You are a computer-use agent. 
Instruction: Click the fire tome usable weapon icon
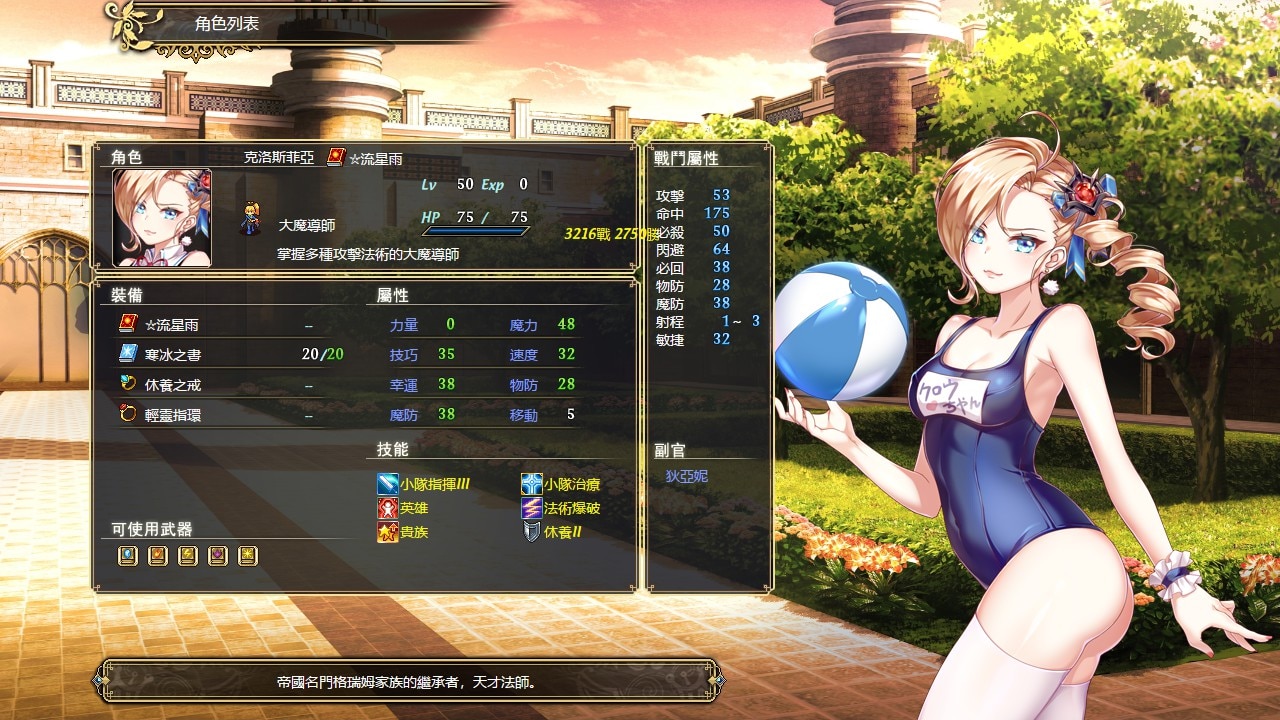(157, 556)
